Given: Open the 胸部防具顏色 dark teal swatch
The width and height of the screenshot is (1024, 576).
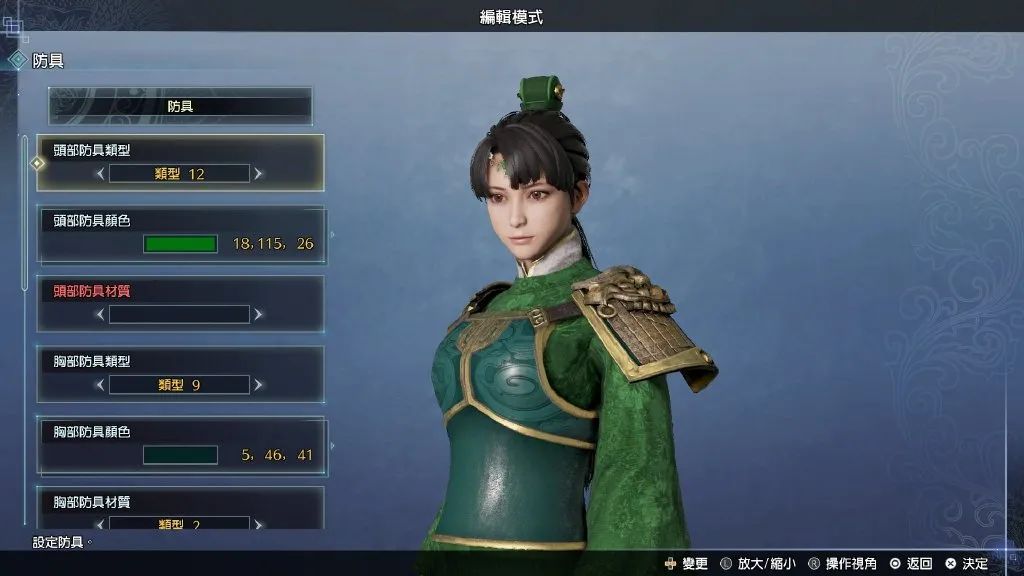Looking at the screenshot, I should tap(180, 456).
